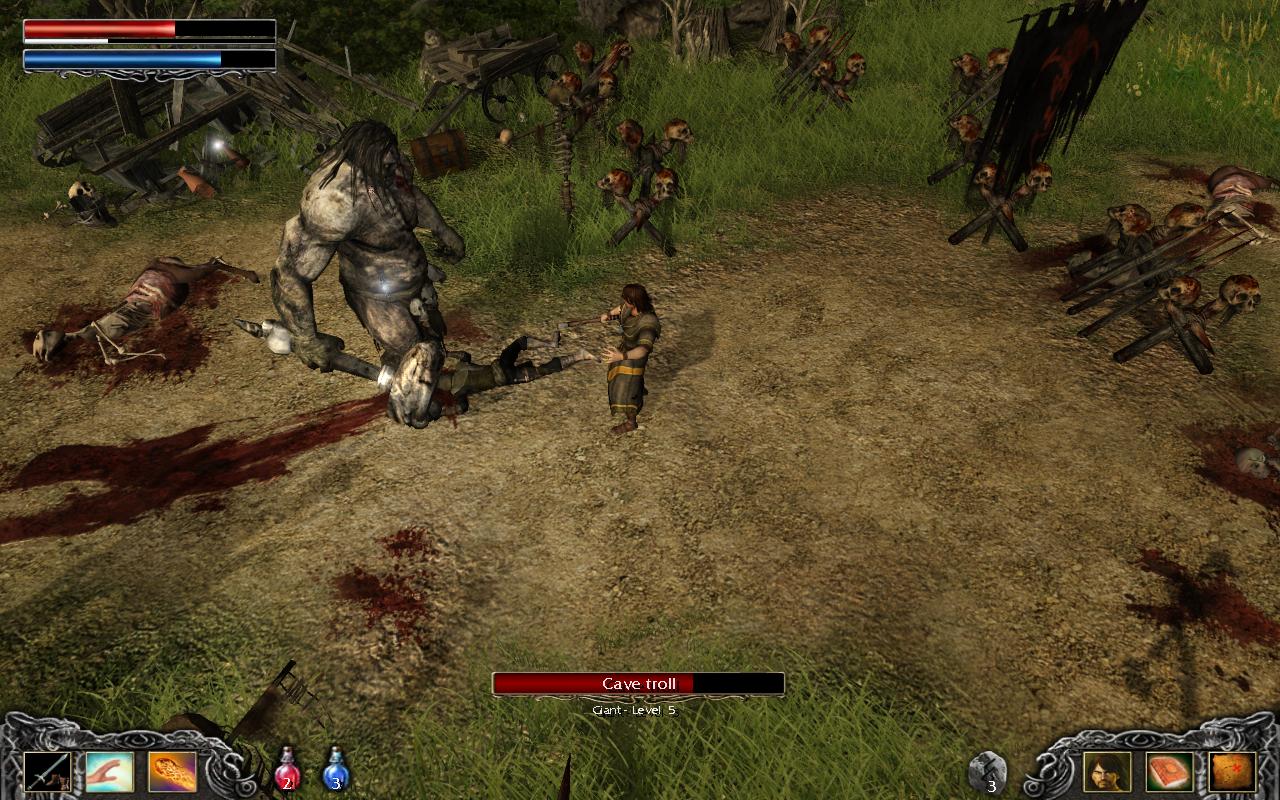Viewport: 1280px width, 800px height.
Task: Click the dragon emblem on the left HUD
Action: tap(225, 770)
